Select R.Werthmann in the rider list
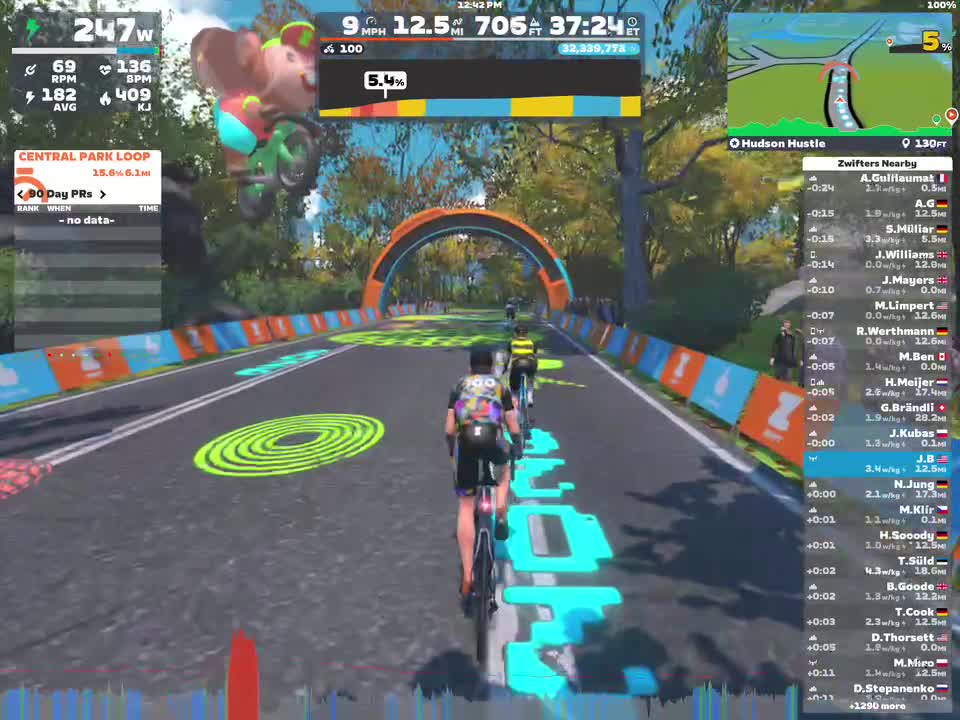The height and width of the screenshot is (720, 960). point(877,336)
